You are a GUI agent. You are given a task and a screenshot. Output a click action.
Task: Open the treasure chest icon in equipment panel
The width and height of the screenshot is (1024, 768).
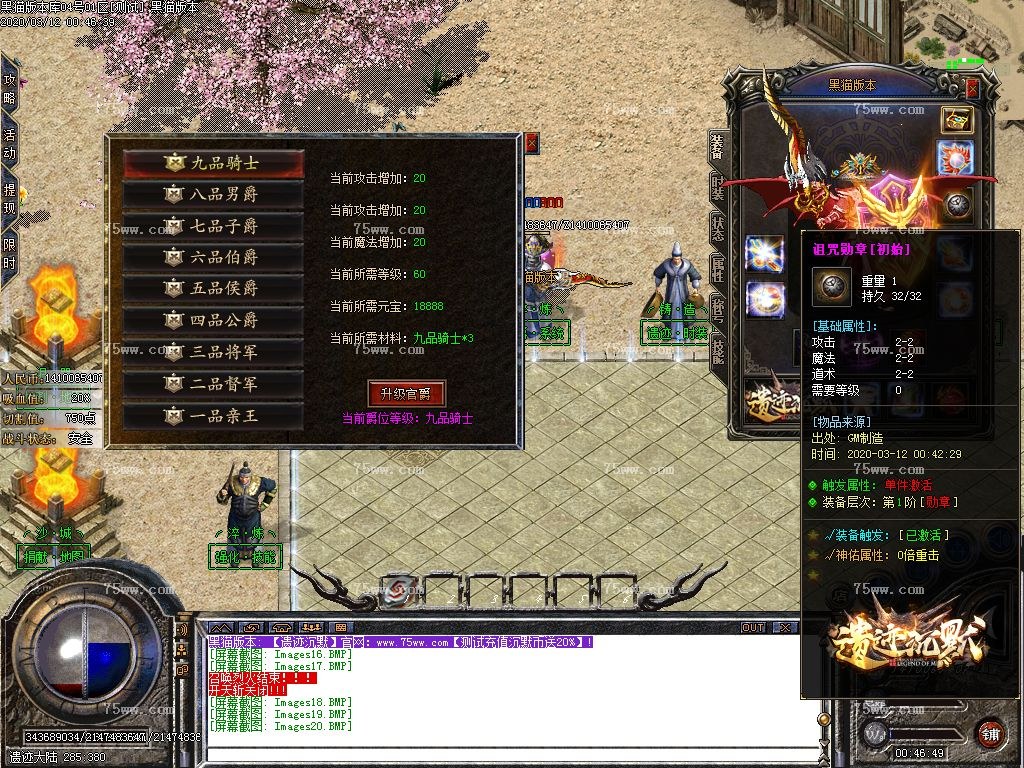(x=957, y=119)
